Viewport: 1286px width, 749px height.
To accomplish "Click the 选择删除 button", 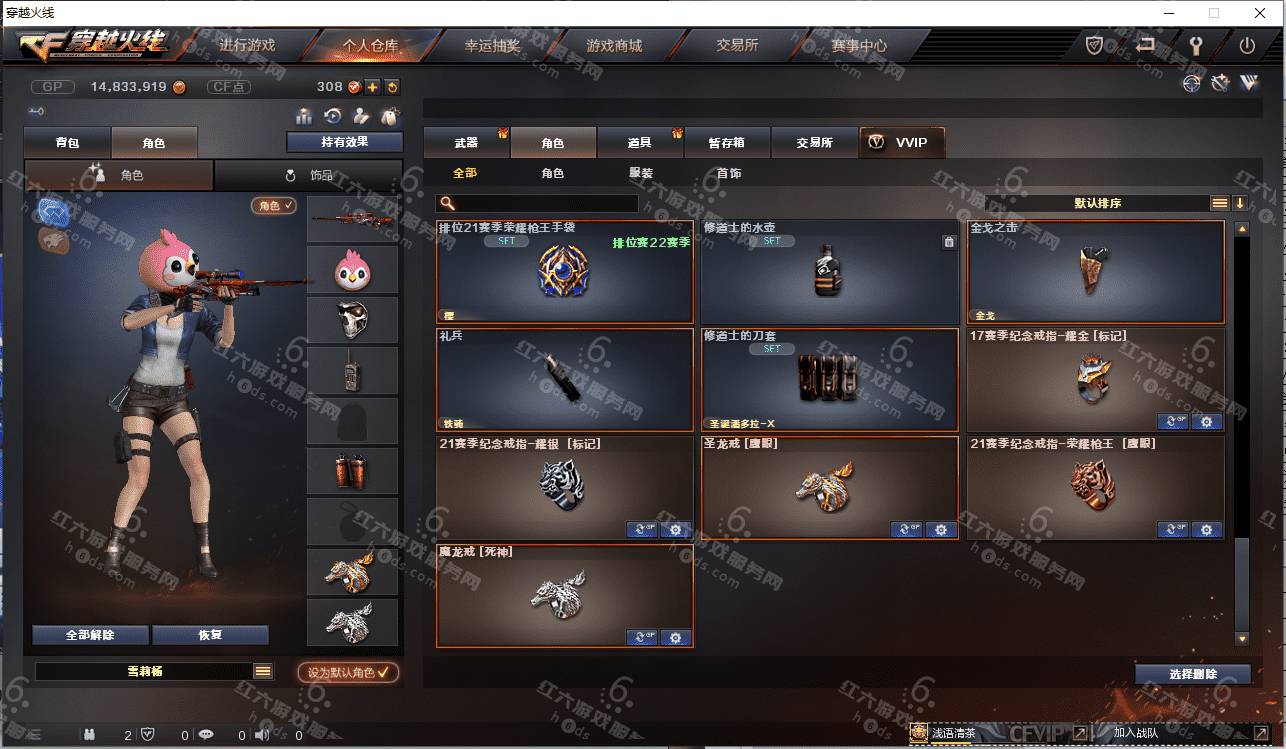I will 1193,674.
